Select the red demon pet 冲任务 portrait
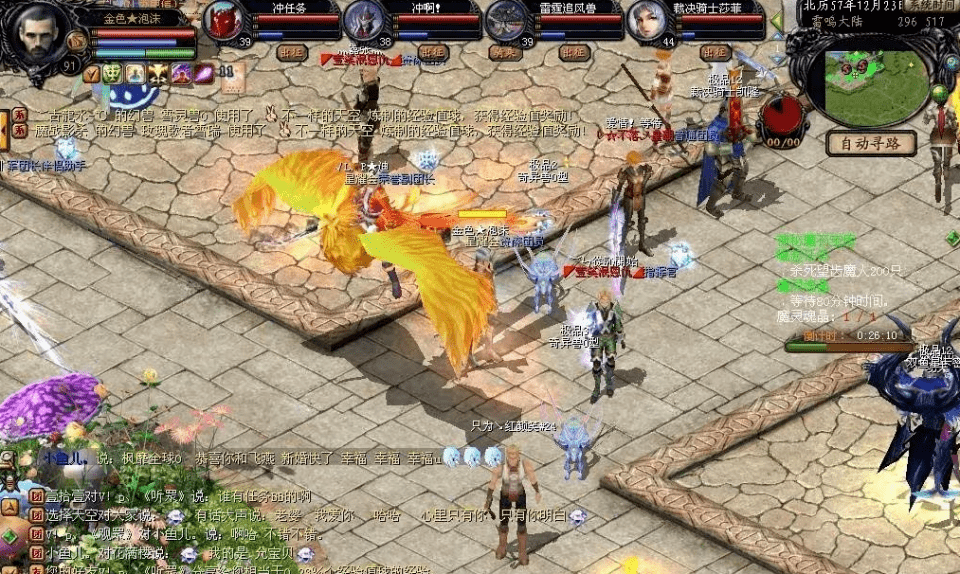Image resolution: width=960 pixels, height=574 pixels. [223, 20]
